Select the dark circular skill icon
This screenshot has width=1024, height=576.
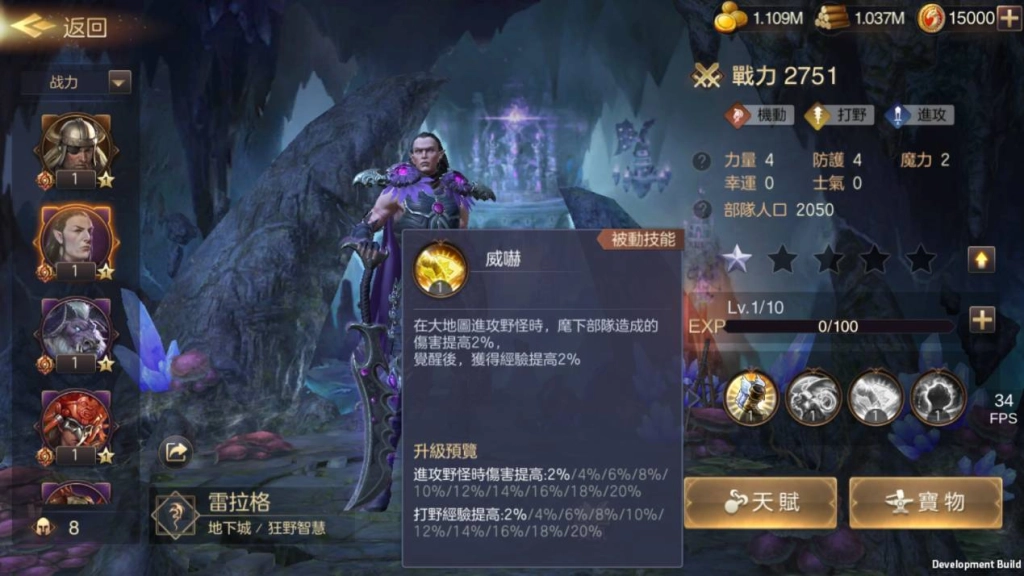tap(938, 397)
